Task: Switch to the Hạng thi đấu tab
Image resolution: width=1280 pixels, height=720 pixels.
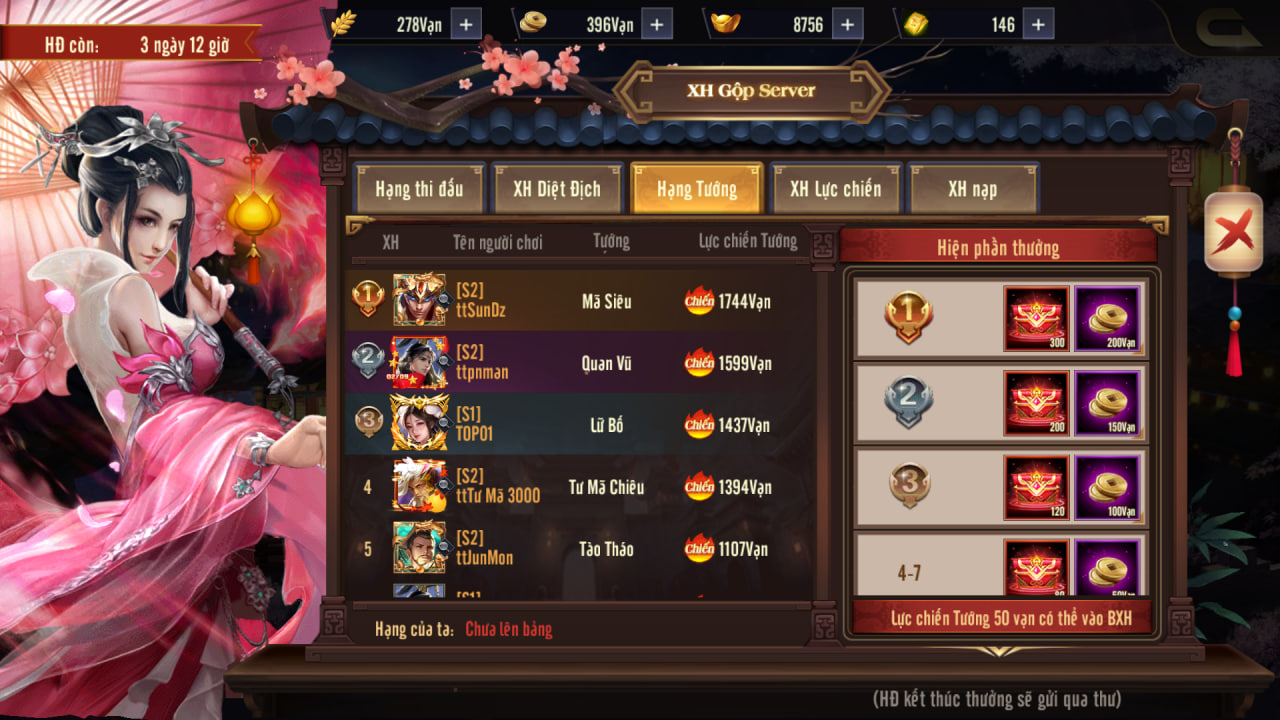Action: [419, 189]
